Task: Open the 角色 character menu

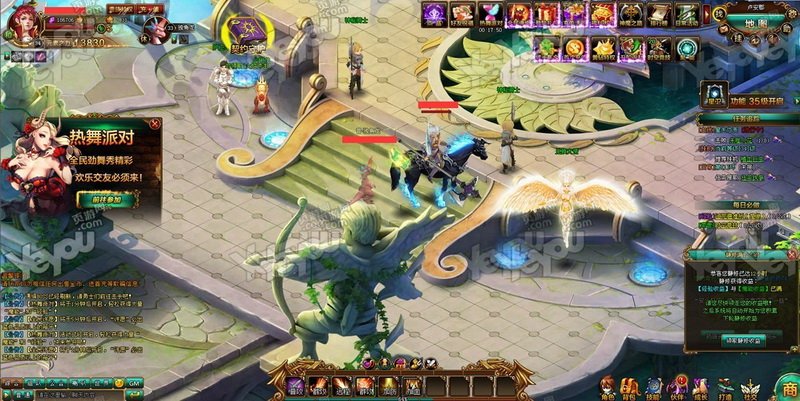Action: tap(606, 385)
